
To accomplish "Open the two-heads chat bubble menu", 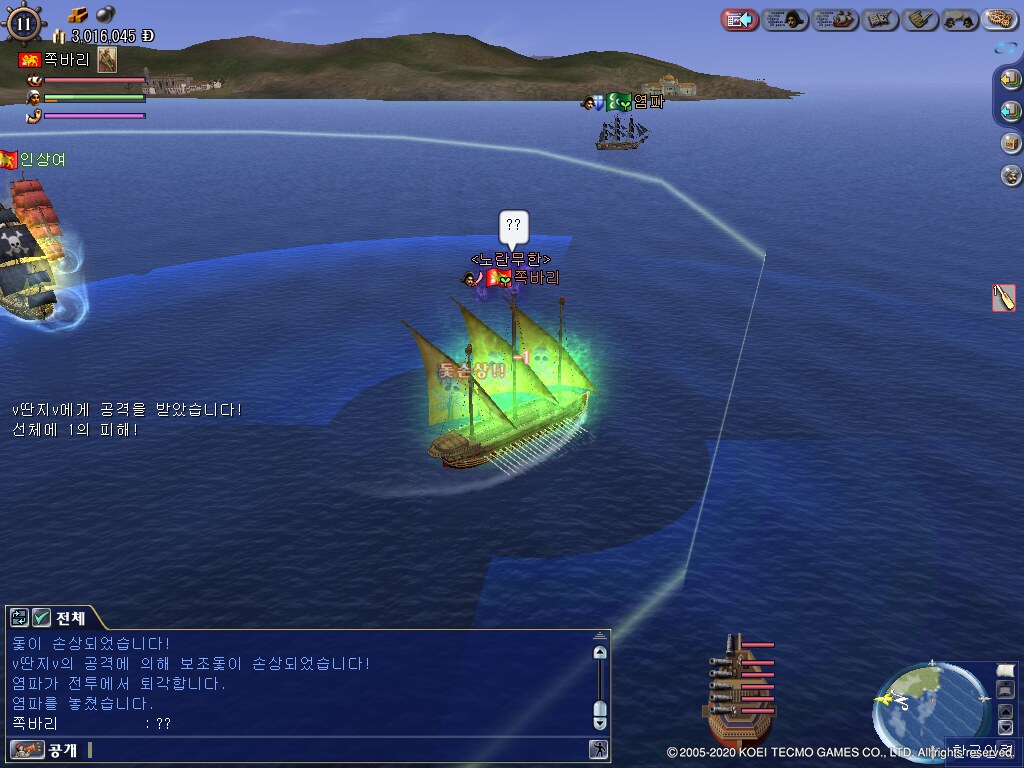I will click(x=959, y=19).
